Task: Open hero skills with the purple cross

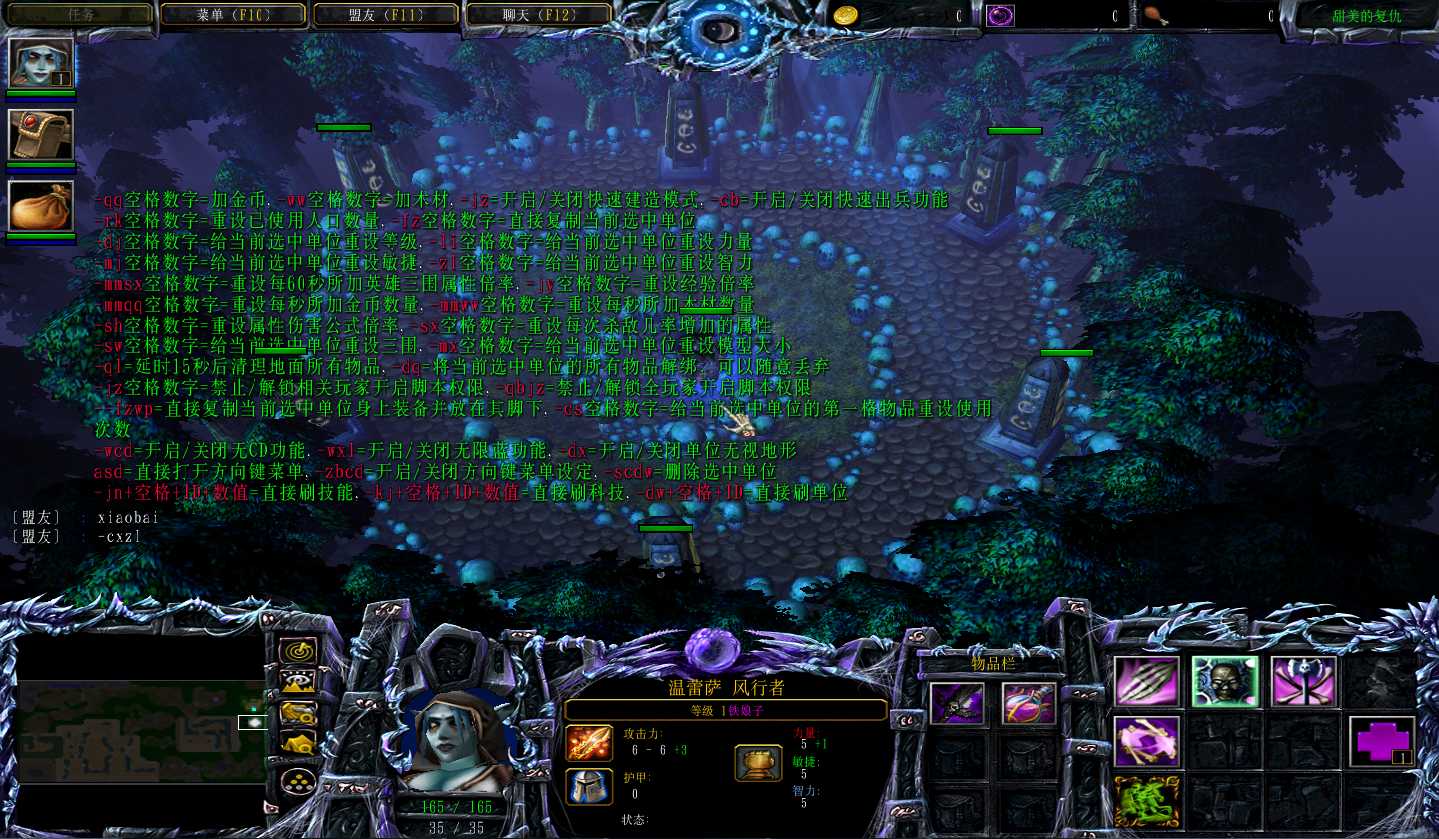Action: 1381,741
